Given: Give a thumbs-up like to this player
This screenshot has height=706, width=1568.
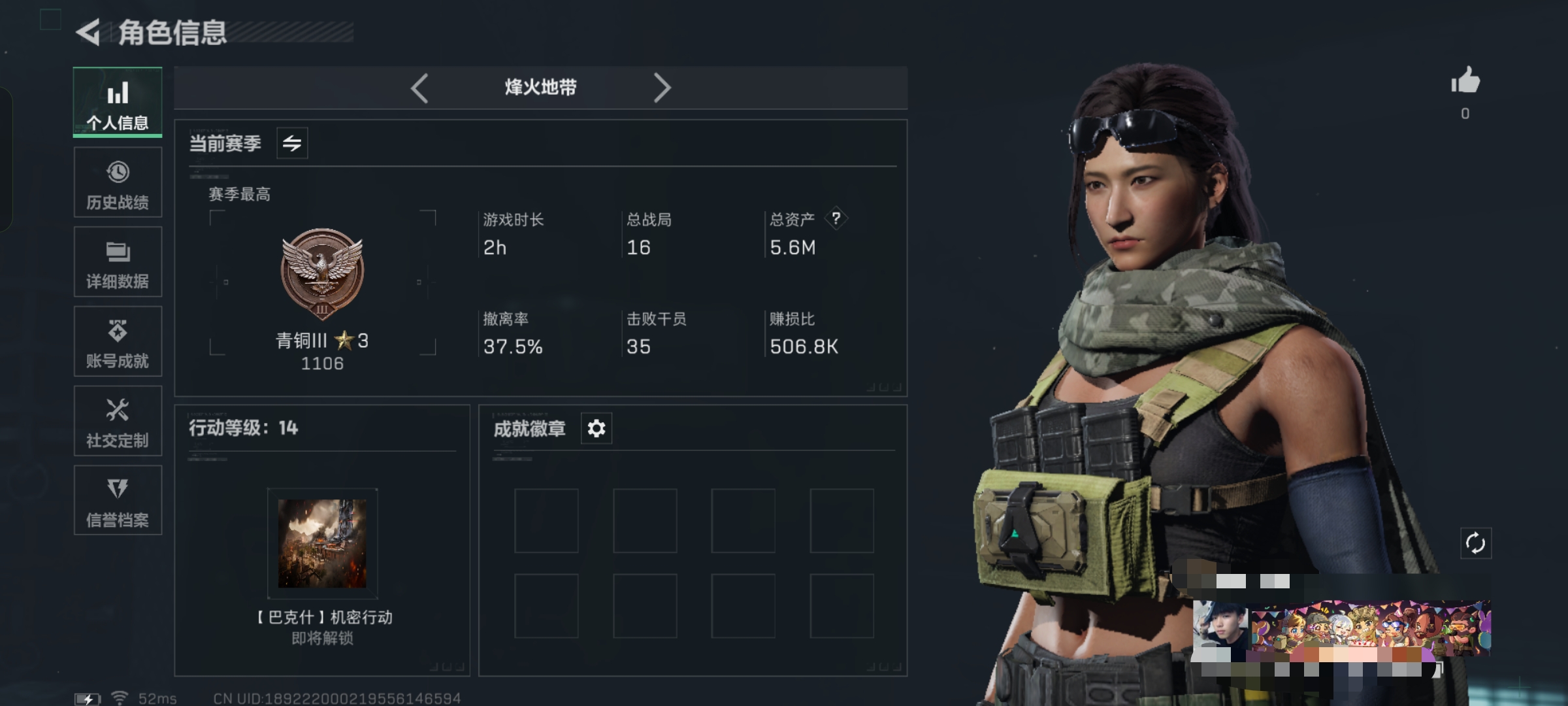Looking at the screenshot, I should pyautogui.click(x=1465, y=82).
